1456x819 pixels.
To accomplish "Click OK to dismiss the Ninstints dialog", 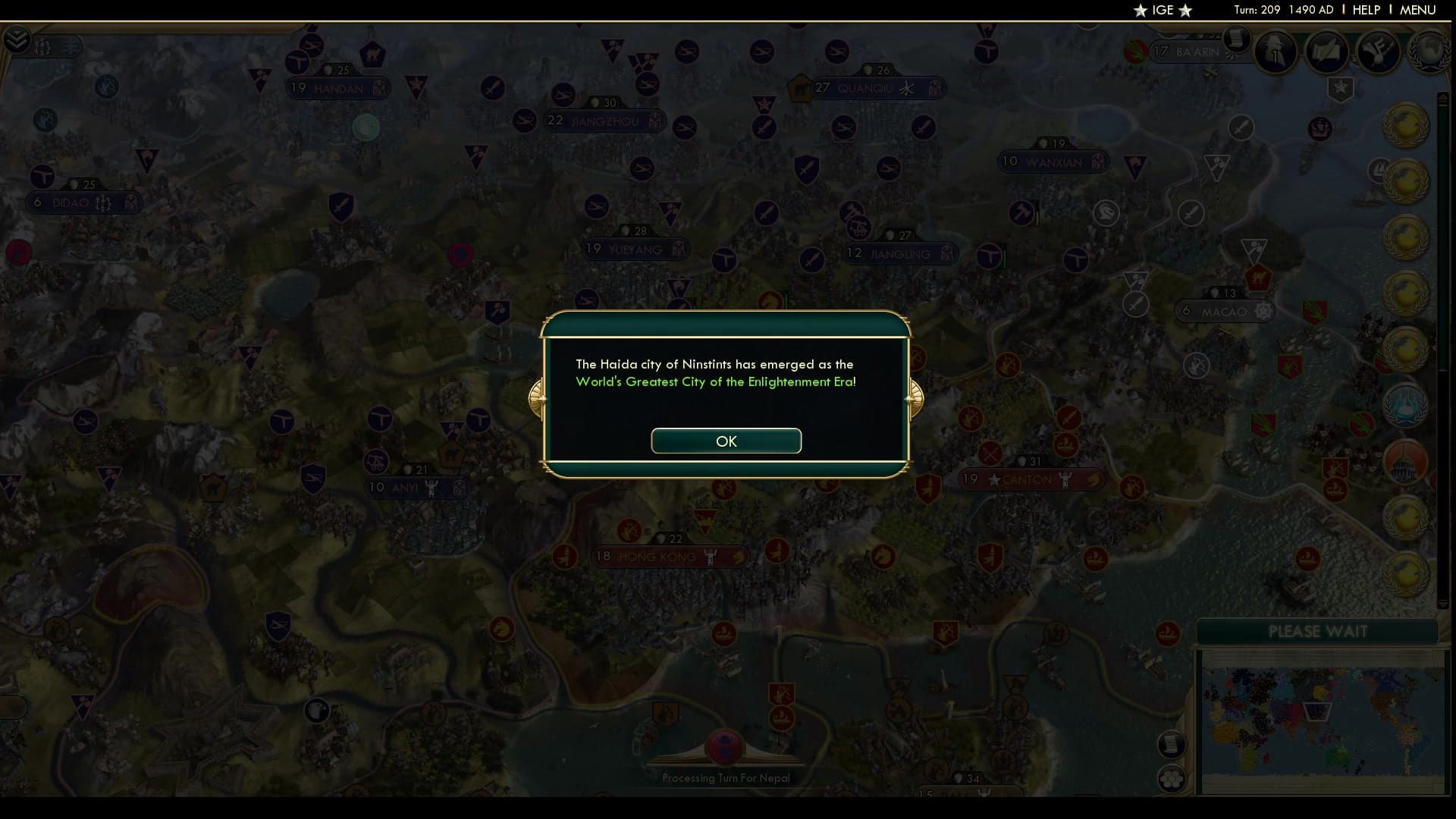I will [726, 441].
